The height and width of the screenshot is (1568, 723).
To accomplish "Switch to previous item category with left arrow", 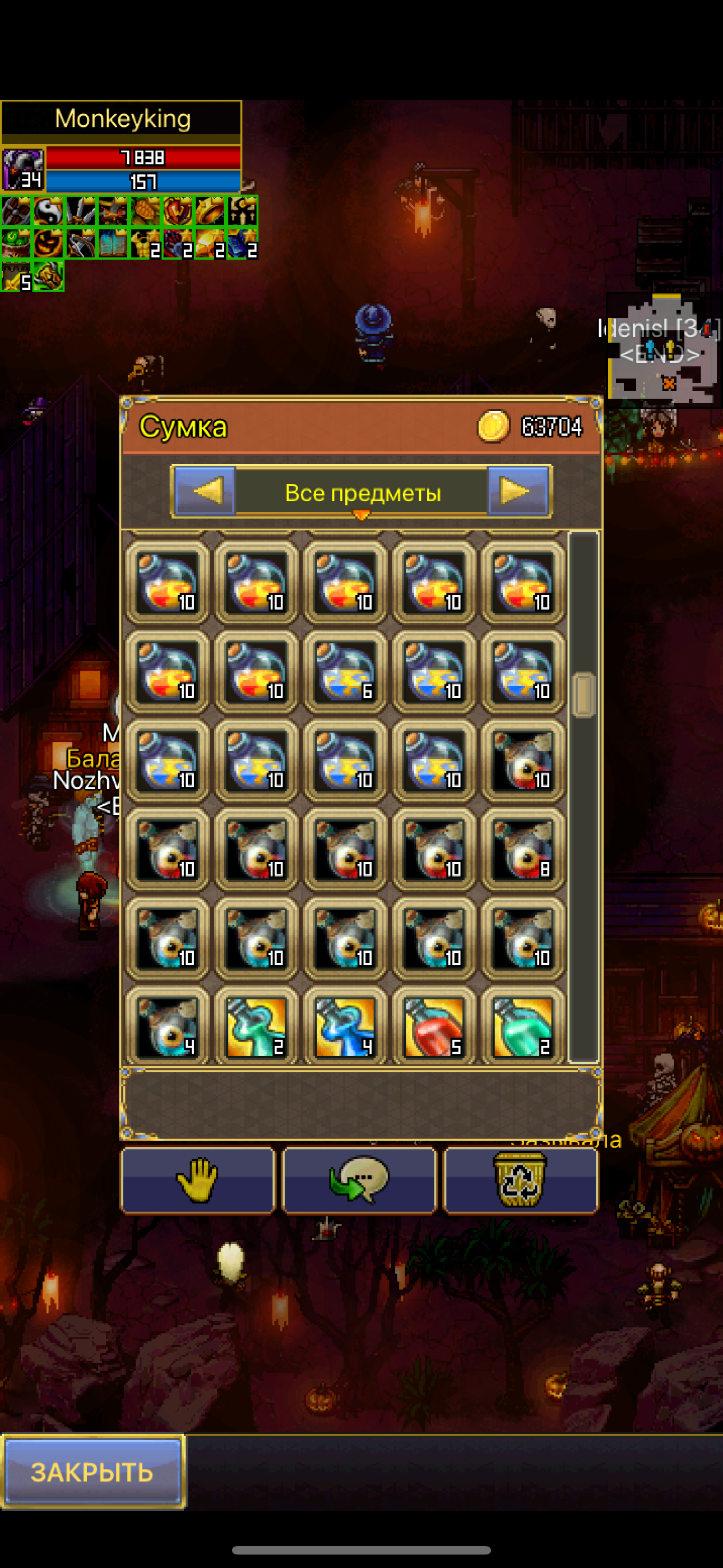I will coord(205,491).
